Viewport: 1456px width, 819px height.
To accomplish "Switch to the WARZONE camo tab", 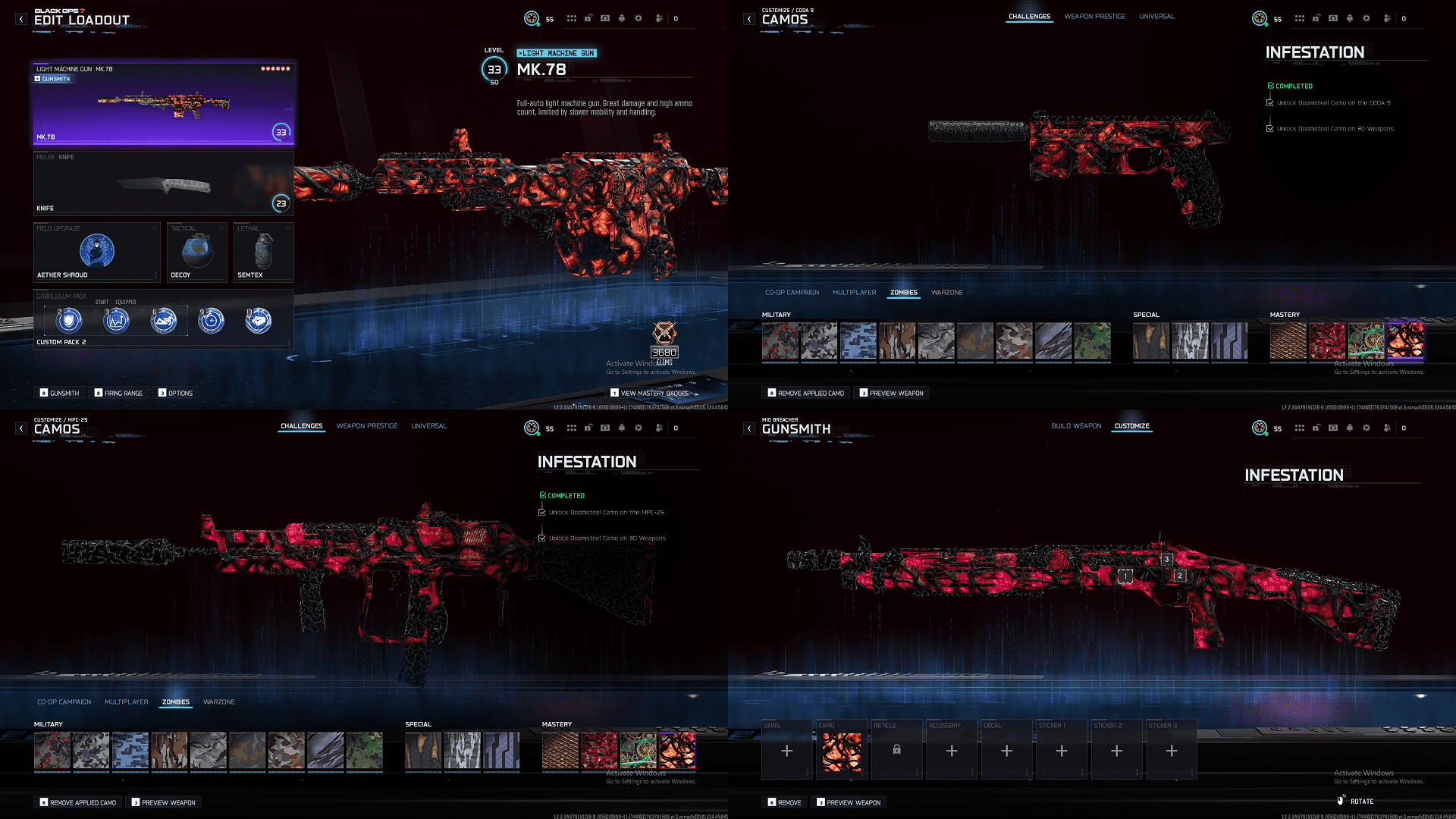I will tap(948, 292).
